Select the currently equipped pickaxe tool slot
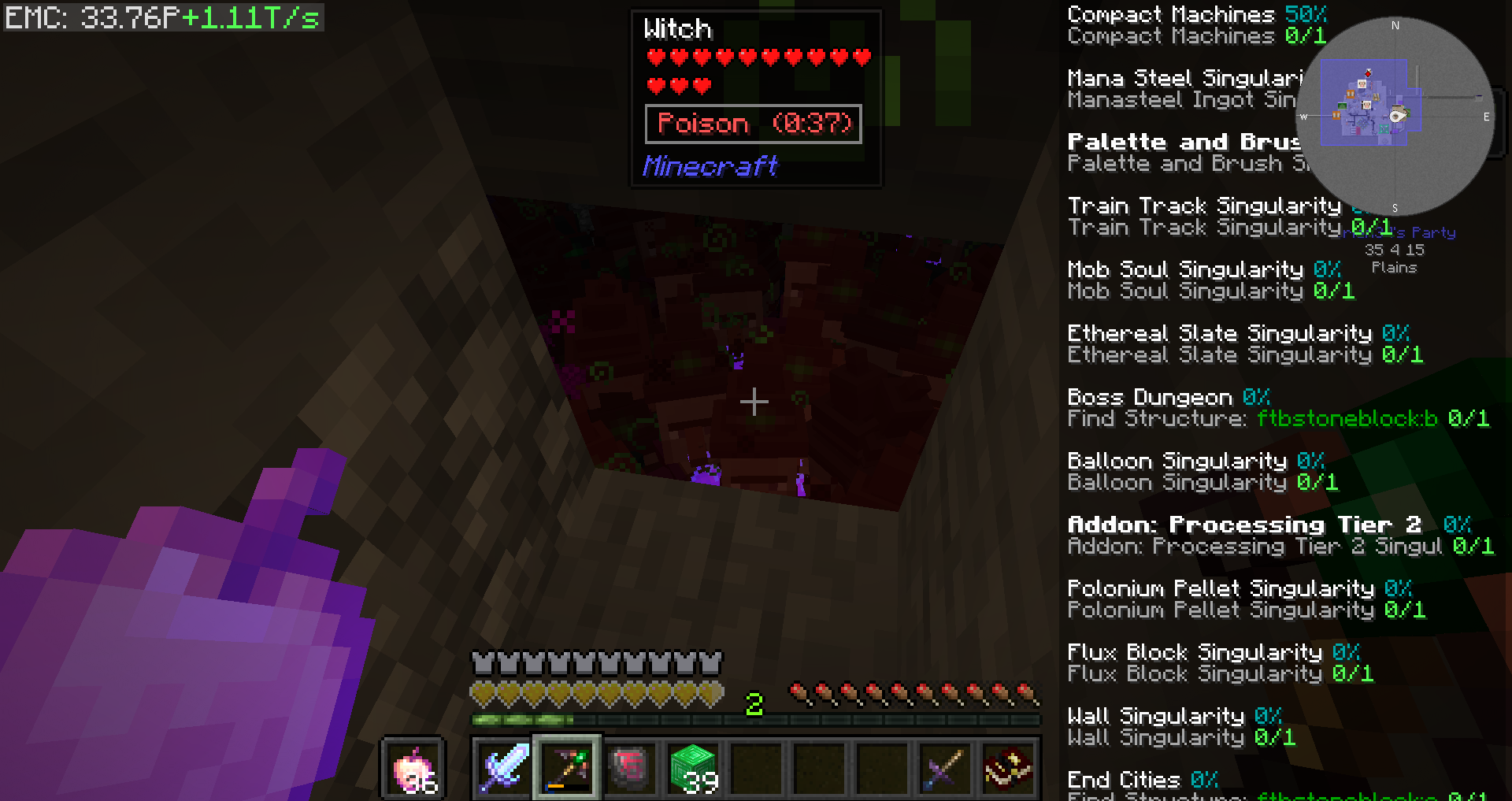Image resolution: width=1512 pixels, height=801 pixels. [x=565, y=768]
